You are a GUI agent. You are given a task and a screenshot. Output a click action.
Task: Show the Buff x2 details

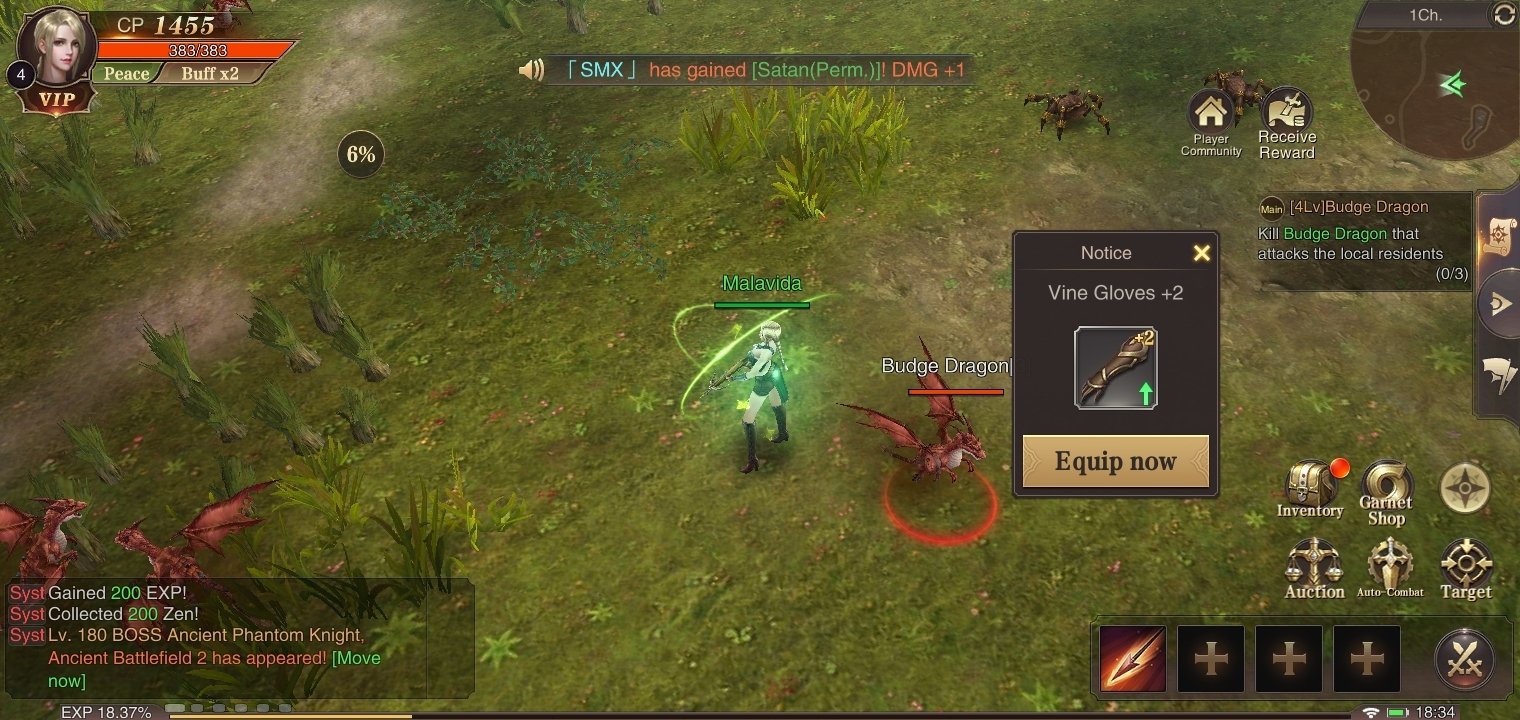[210, 74]
